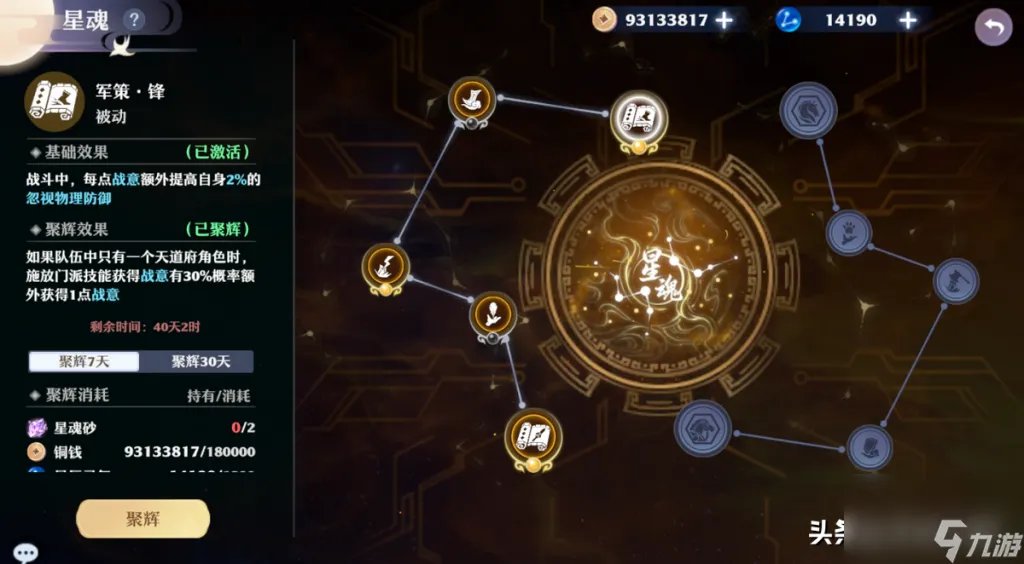Open the 星魂 help question mark
The width and height of the screenshot is (1024, 564).
click(134, 19)
